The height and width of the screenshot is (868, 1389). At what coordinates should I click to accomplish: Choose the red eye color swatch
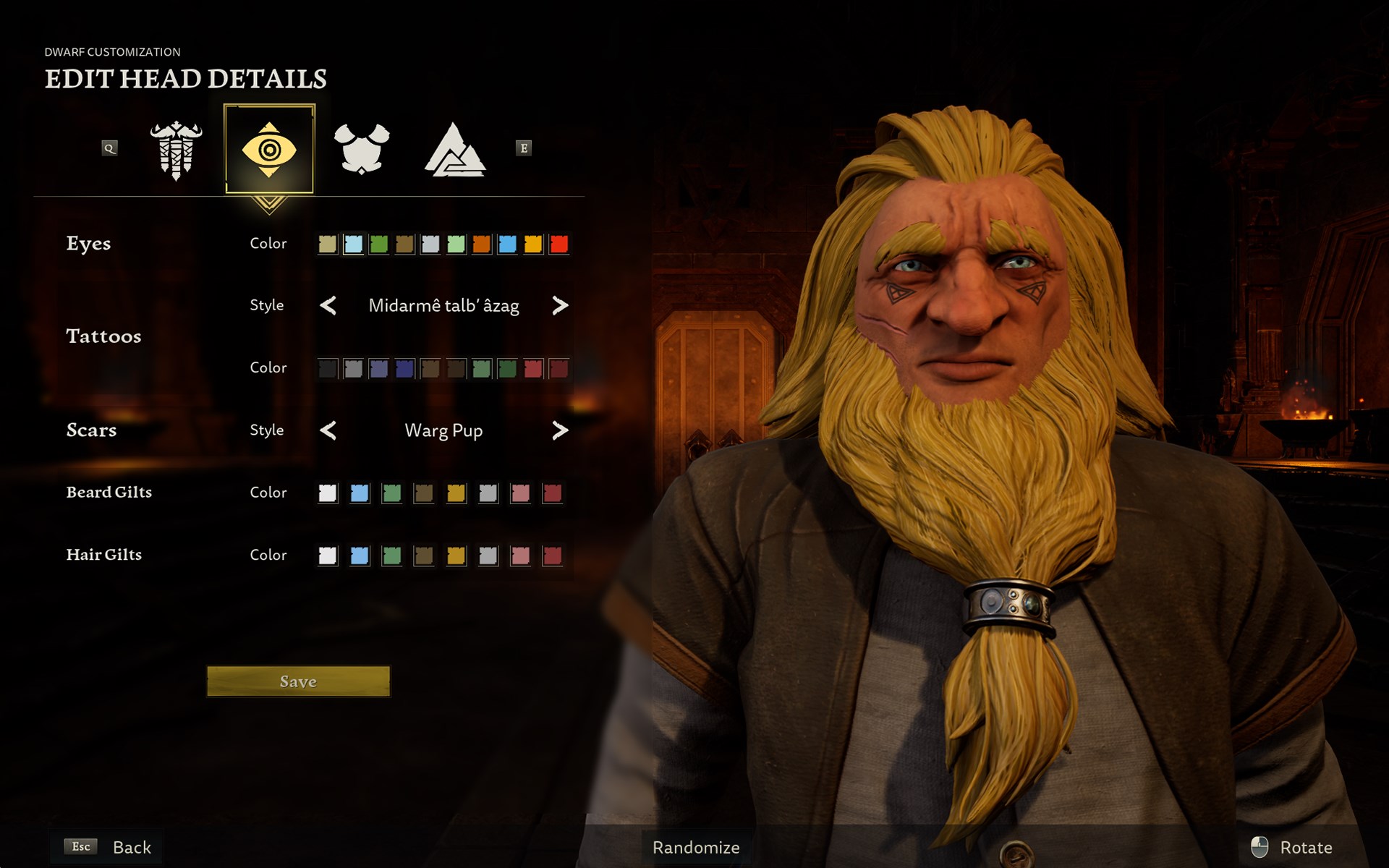tap(558, 244)
